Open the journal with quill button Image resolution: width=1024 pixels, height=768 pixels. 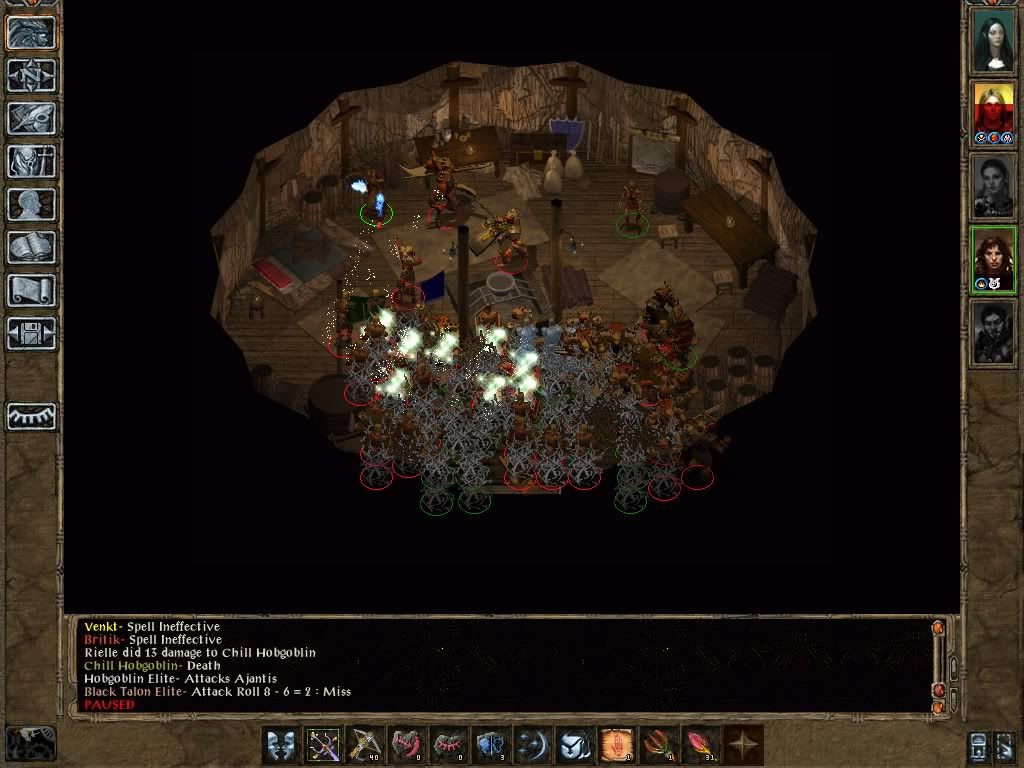pyautogui.click(x=31, y=118)
